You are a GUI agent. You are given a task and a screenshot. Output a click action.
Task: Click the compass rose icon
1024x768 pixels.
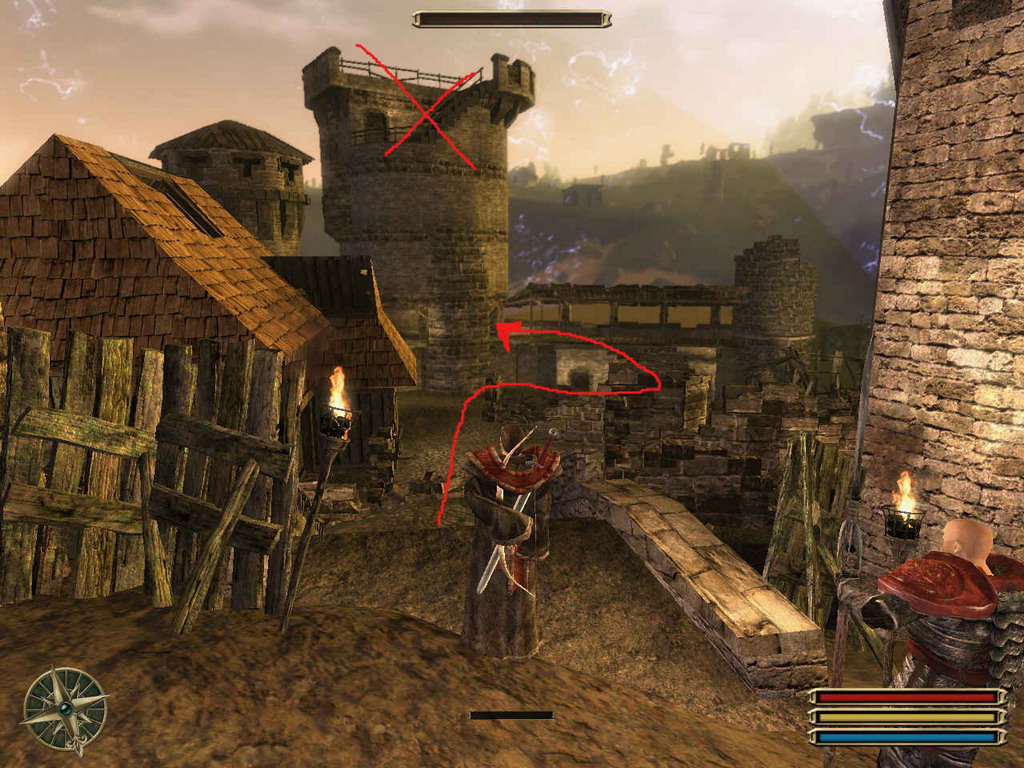click(65, 709)
